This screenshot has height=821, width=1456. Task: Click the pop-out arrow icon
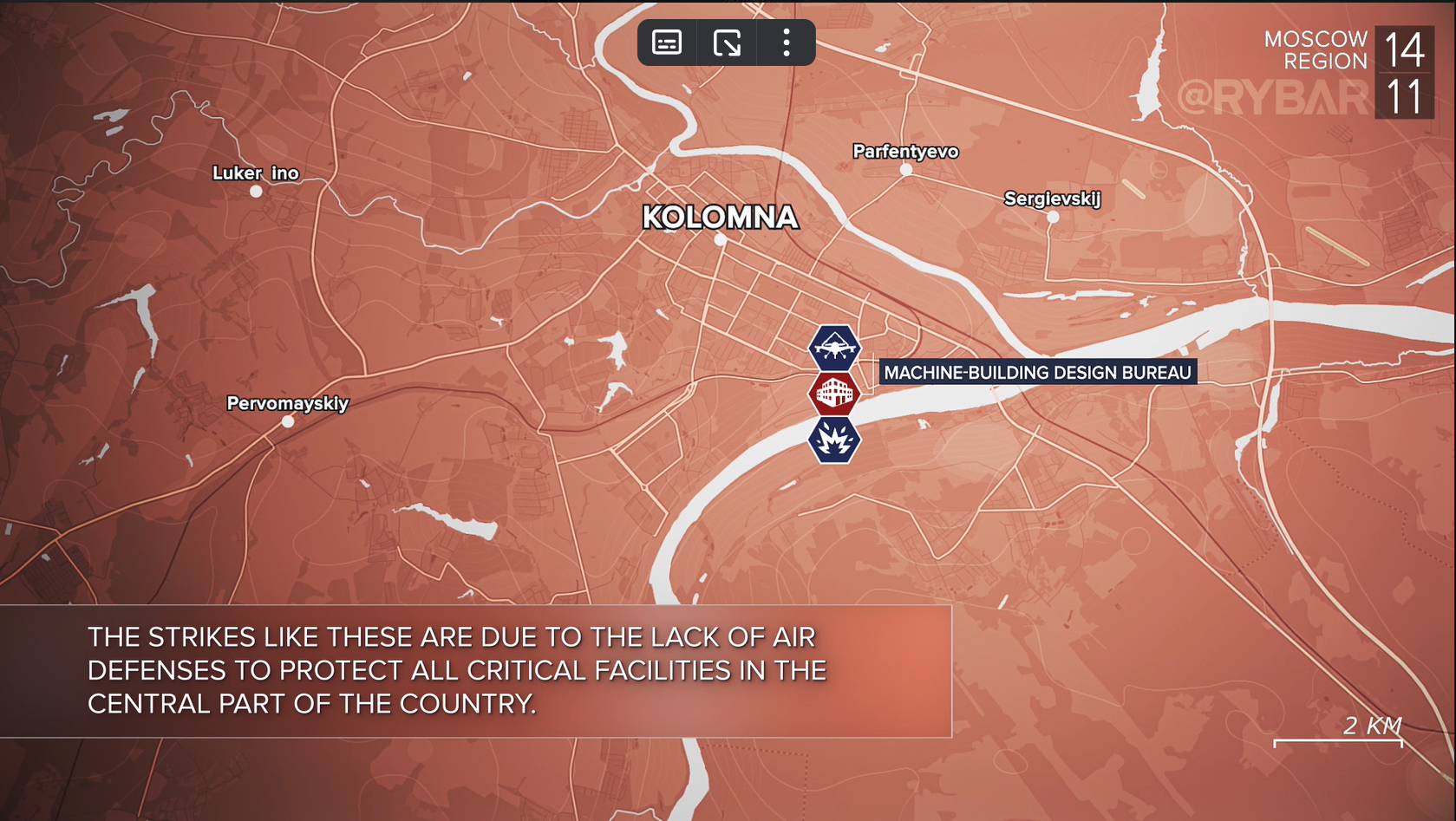727,42
